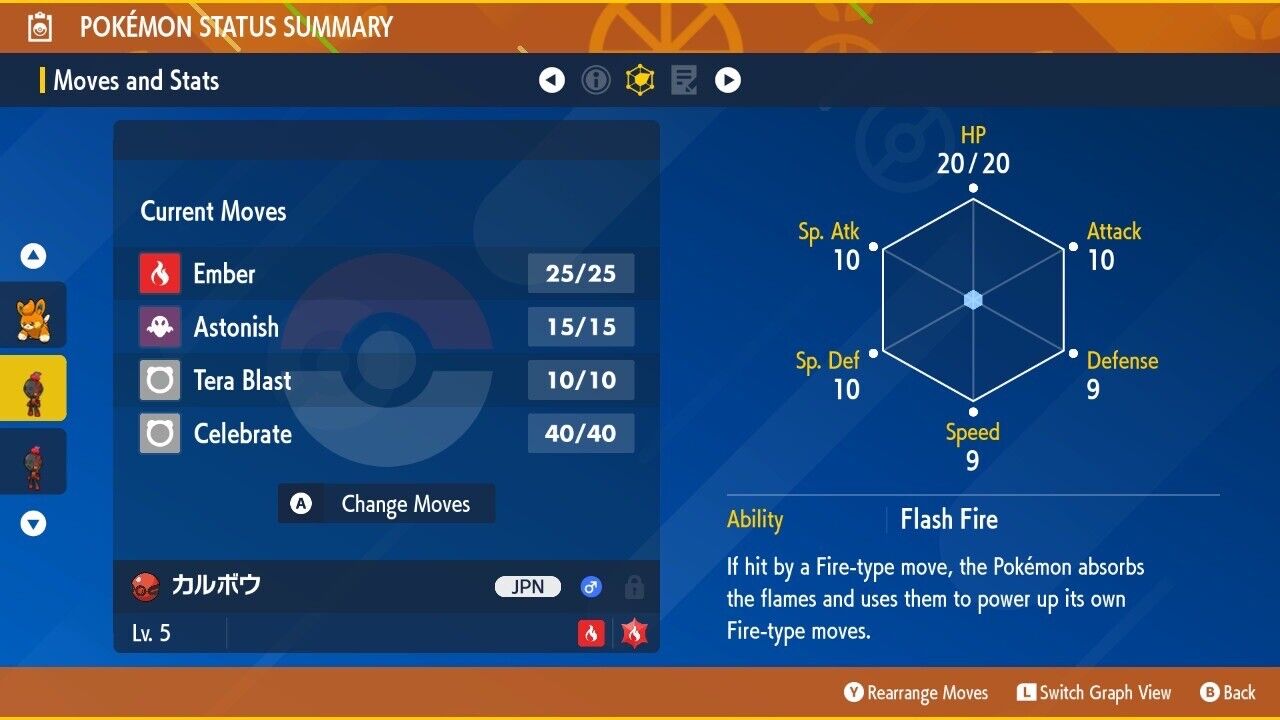
Task: Select the Ember move row
Action: [x=386, y=274]
